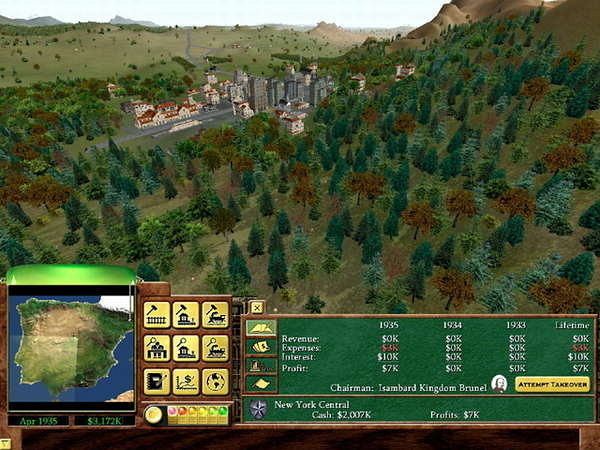
Task: Click the chairman portrait
Action: tap(499, 384)
